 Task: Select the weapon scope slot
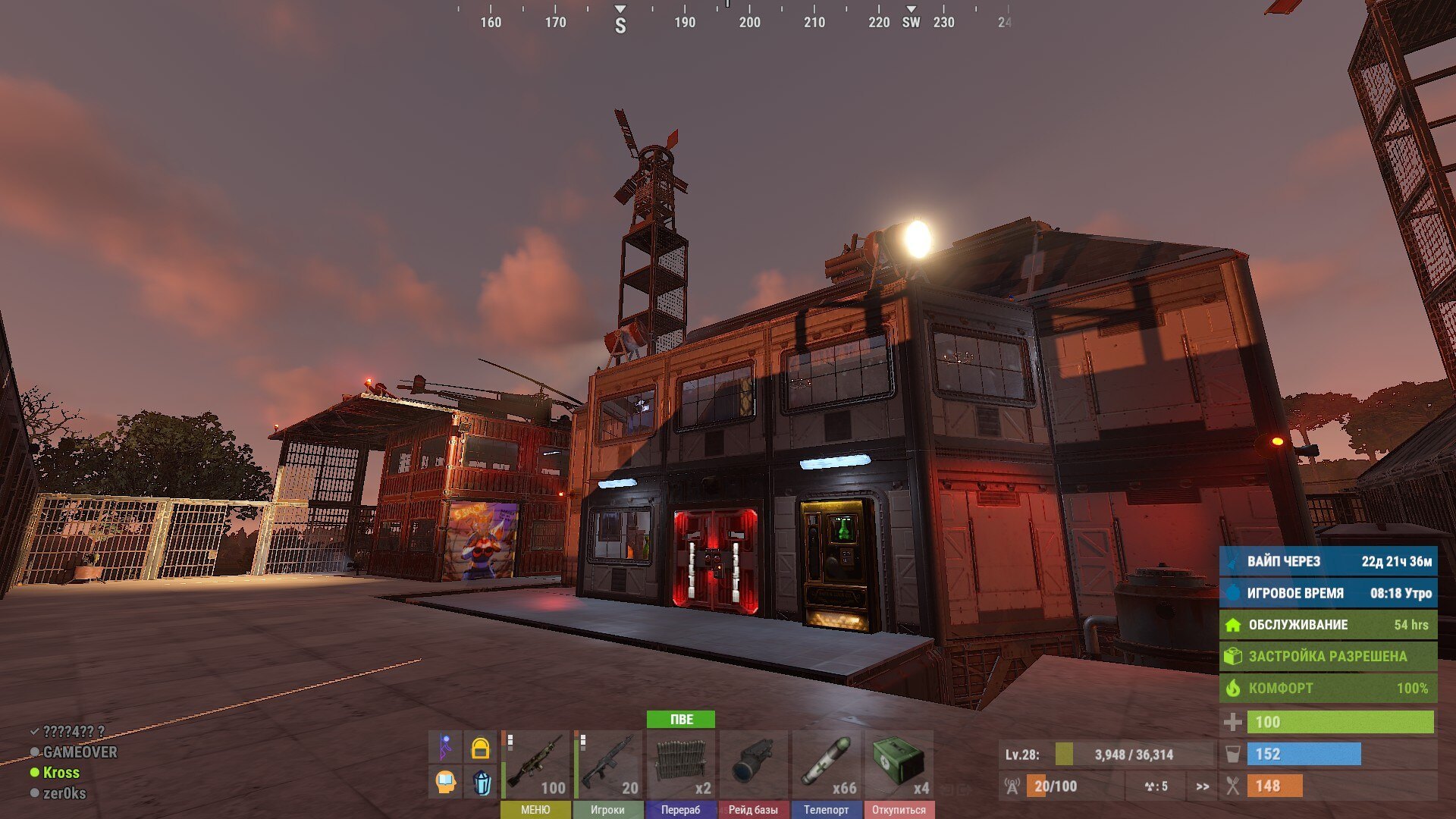(753, 764)
